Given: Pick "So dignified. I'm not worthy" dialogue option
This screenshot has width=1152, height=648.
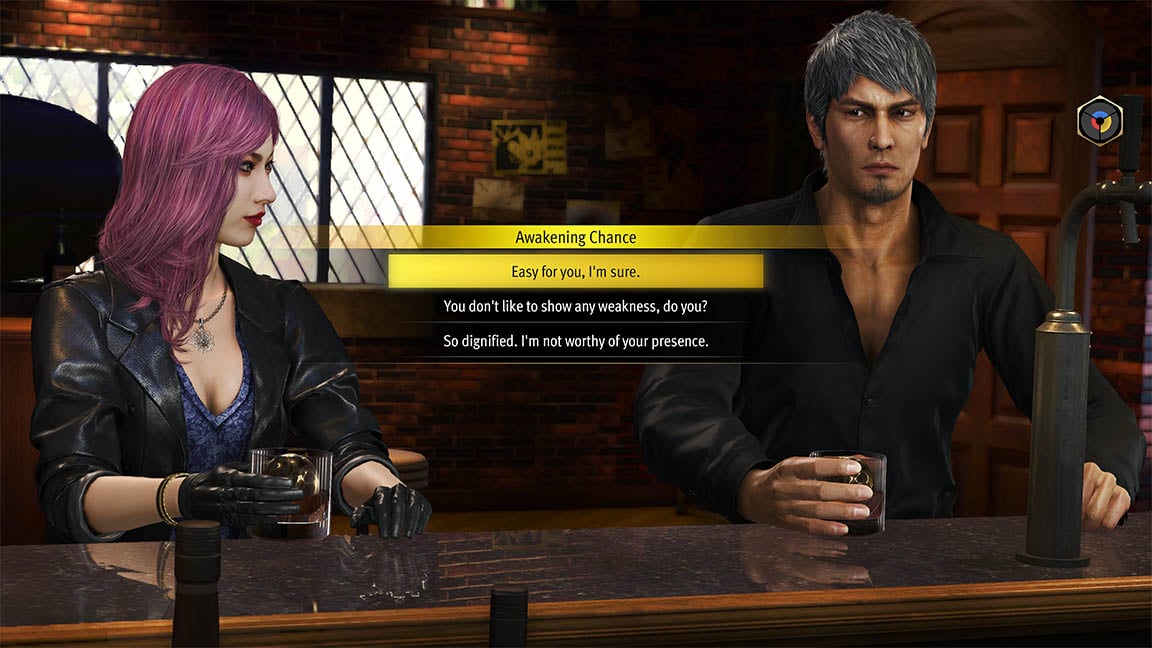Looking at the screenshot, I should 575,341.
